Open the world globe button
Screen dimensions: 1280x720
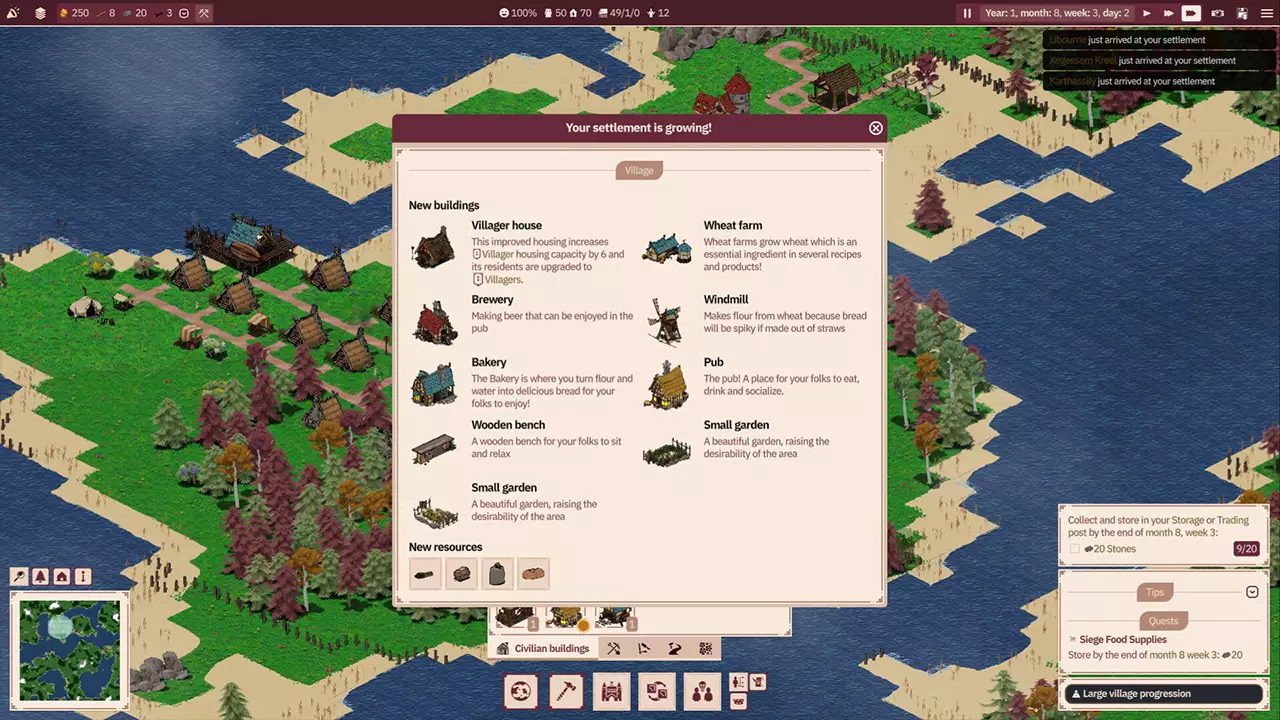point(521,691)
